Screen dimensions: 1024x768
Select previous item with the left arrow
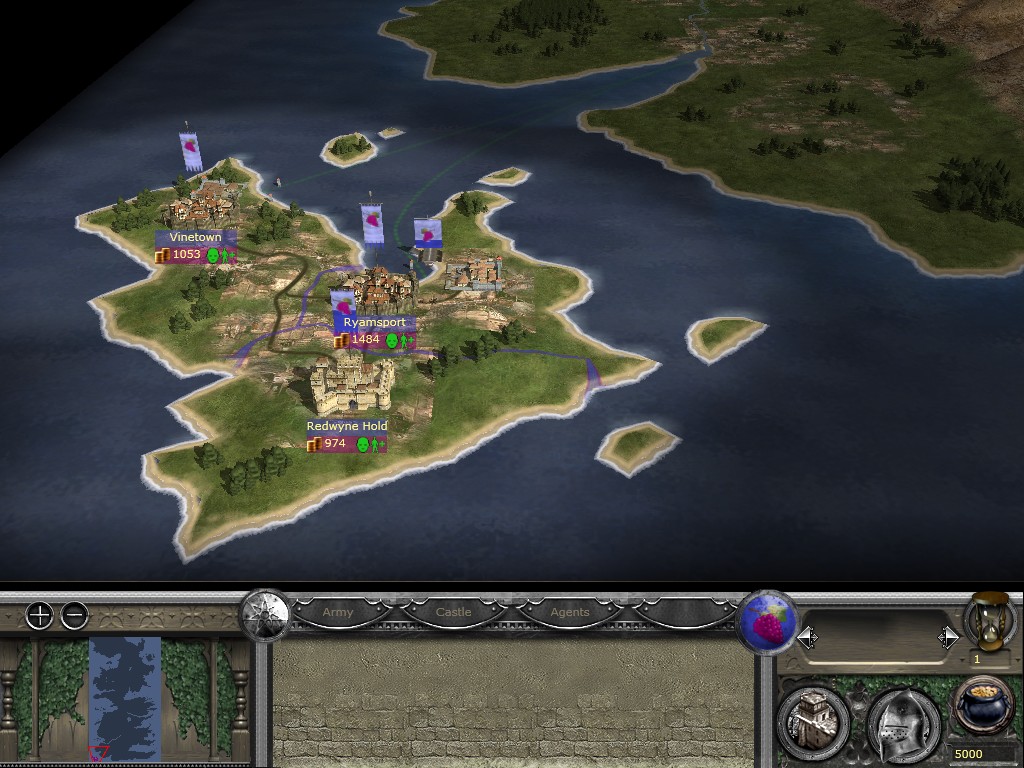(x=808, y=637)
